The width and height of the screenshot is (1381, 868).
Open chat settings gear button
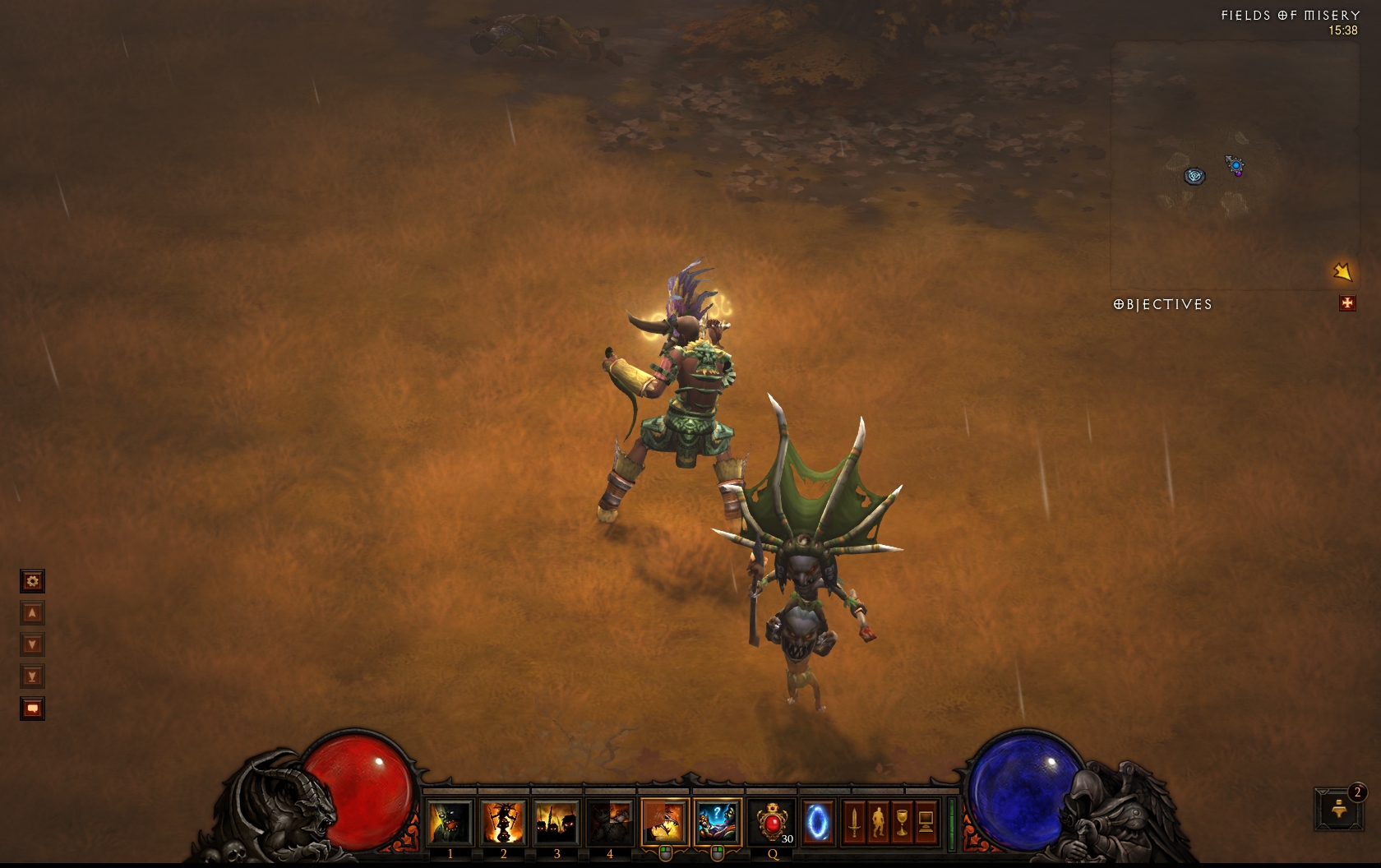(32, 582)
